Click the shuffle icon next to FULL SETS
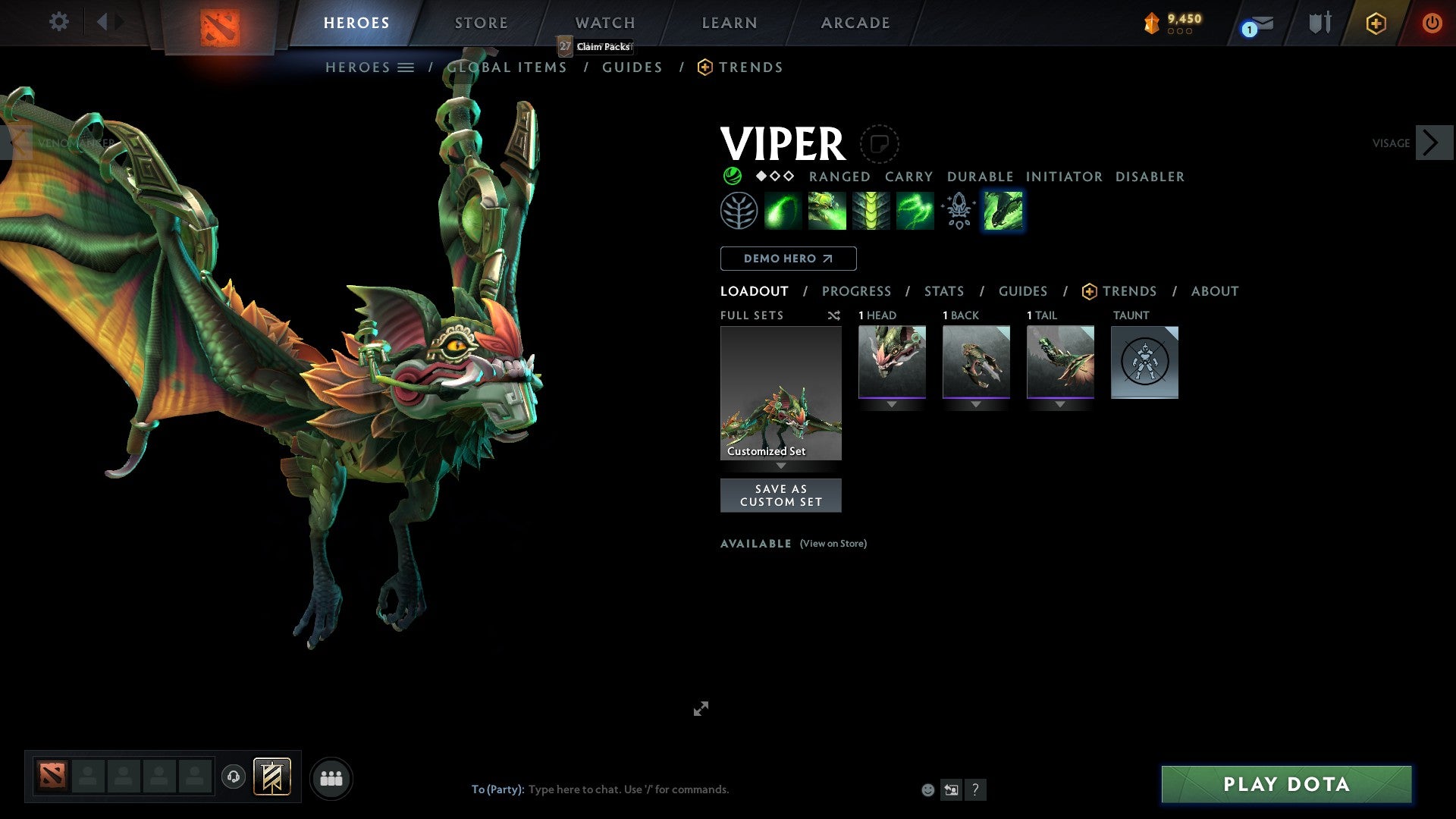 (833, 315)
